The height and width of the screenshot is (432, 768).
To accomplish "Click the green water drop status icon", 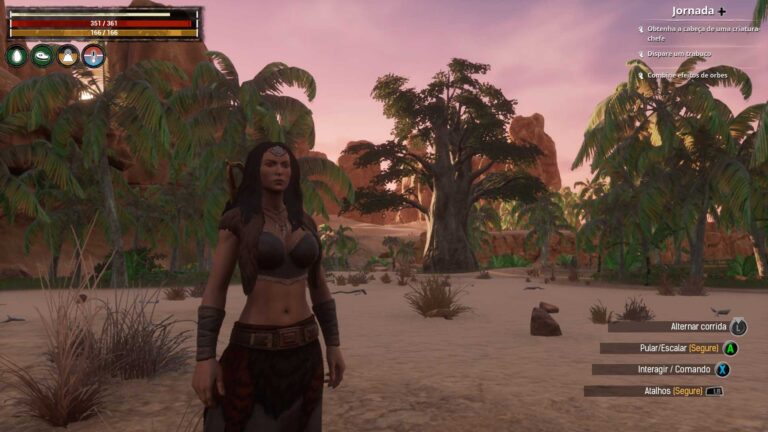I will point(17,56).
